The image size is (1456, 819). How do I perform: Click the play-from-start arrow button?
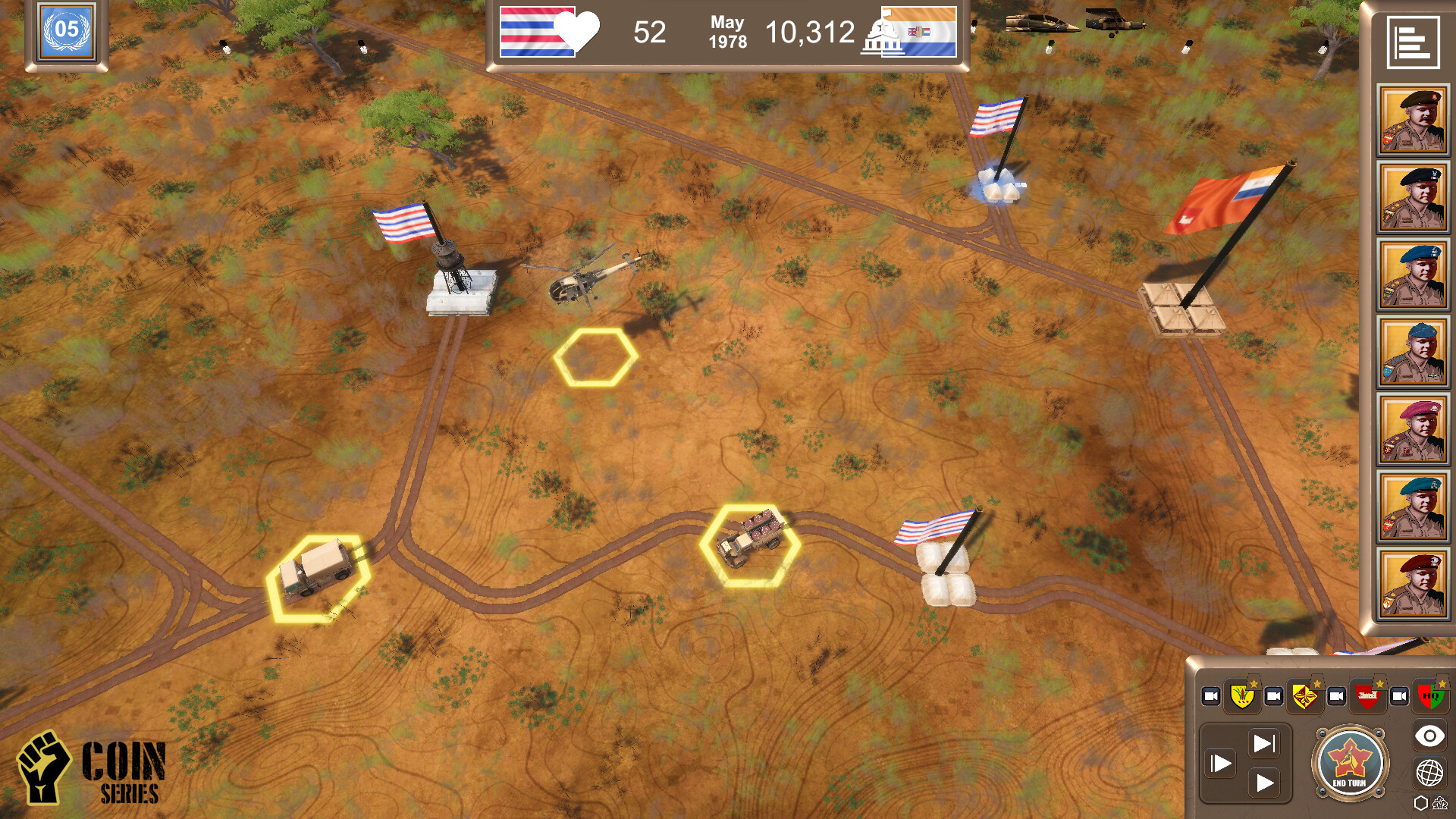pyautogui.click(x=1222, y=762)
